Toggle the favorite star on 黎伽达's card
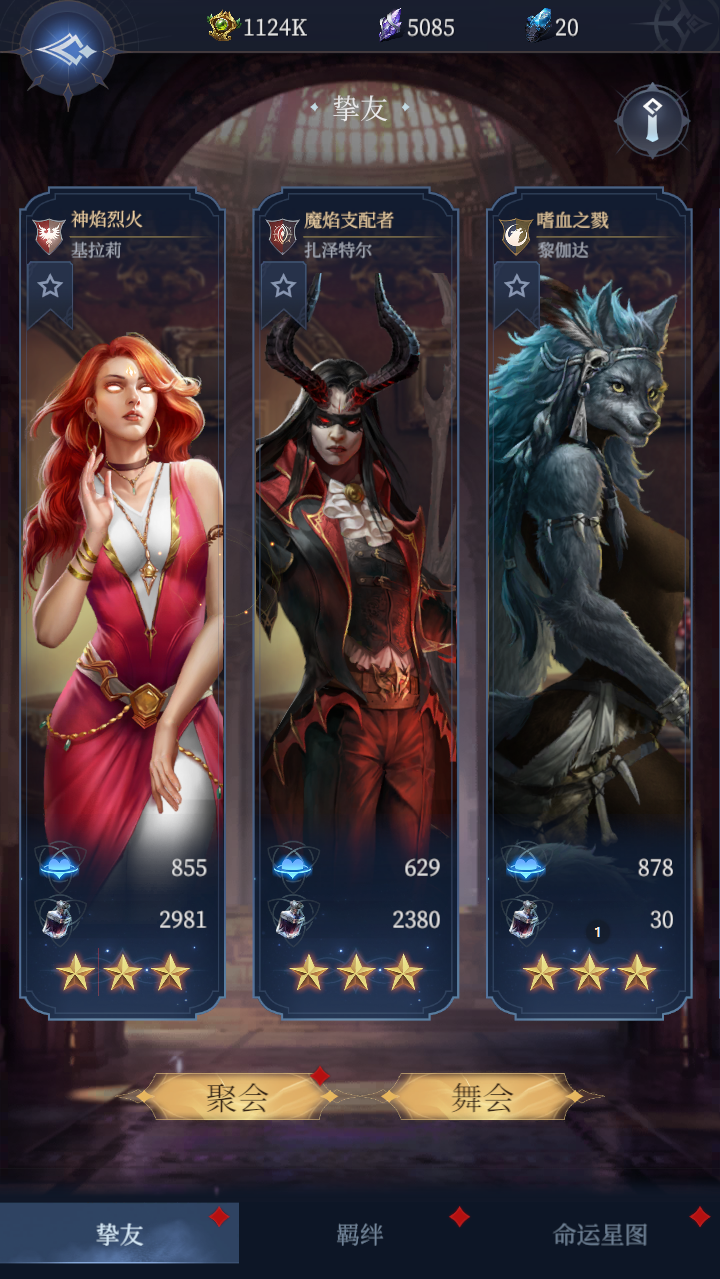Viewport: 720px width, 1279px height. (516, 288)
